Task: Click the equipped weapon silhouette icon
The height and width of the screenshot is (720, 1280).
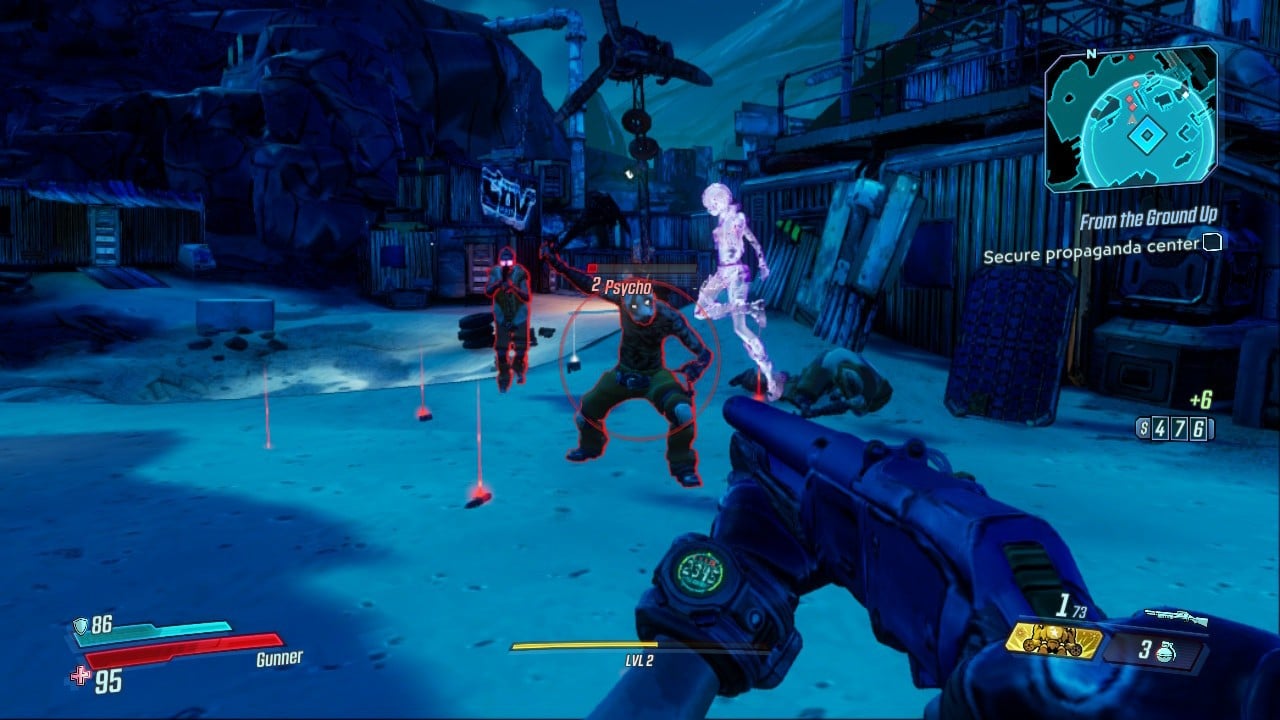Action: (1176, 617)
